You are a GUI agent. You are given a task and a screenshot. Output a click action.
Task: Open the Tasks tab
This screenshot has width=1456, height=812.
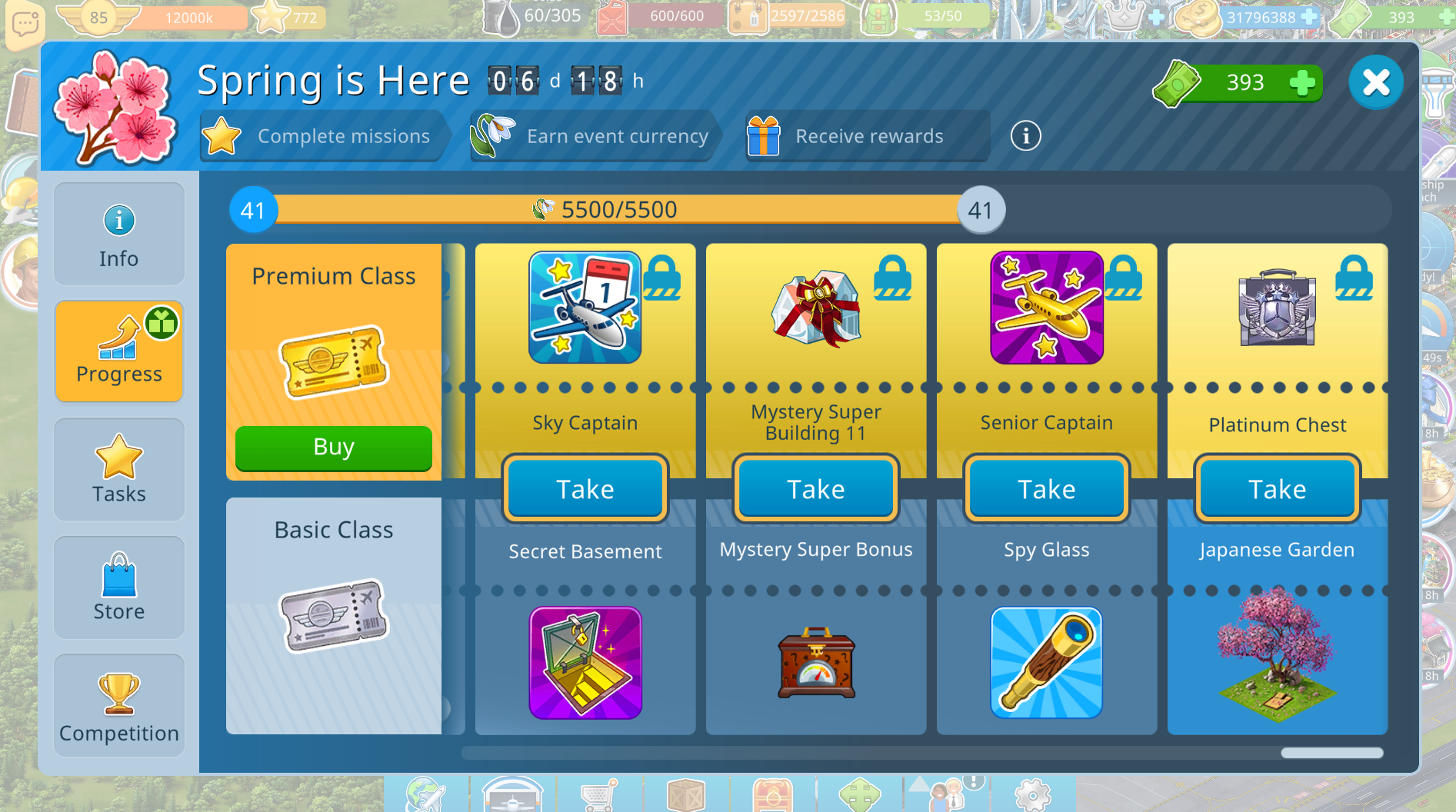click(x=119, y=470)
